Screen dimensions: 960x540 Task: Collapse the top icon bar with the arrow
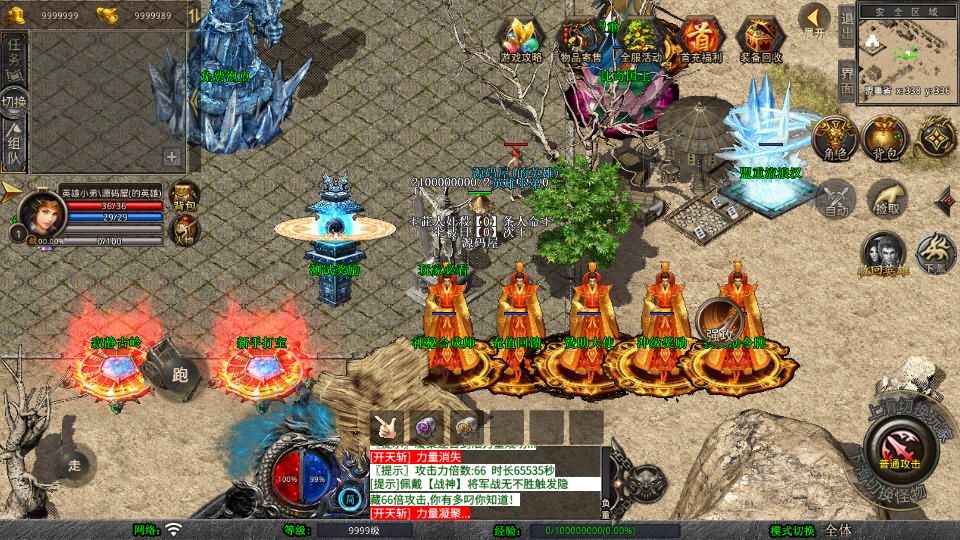click(815, 20)
